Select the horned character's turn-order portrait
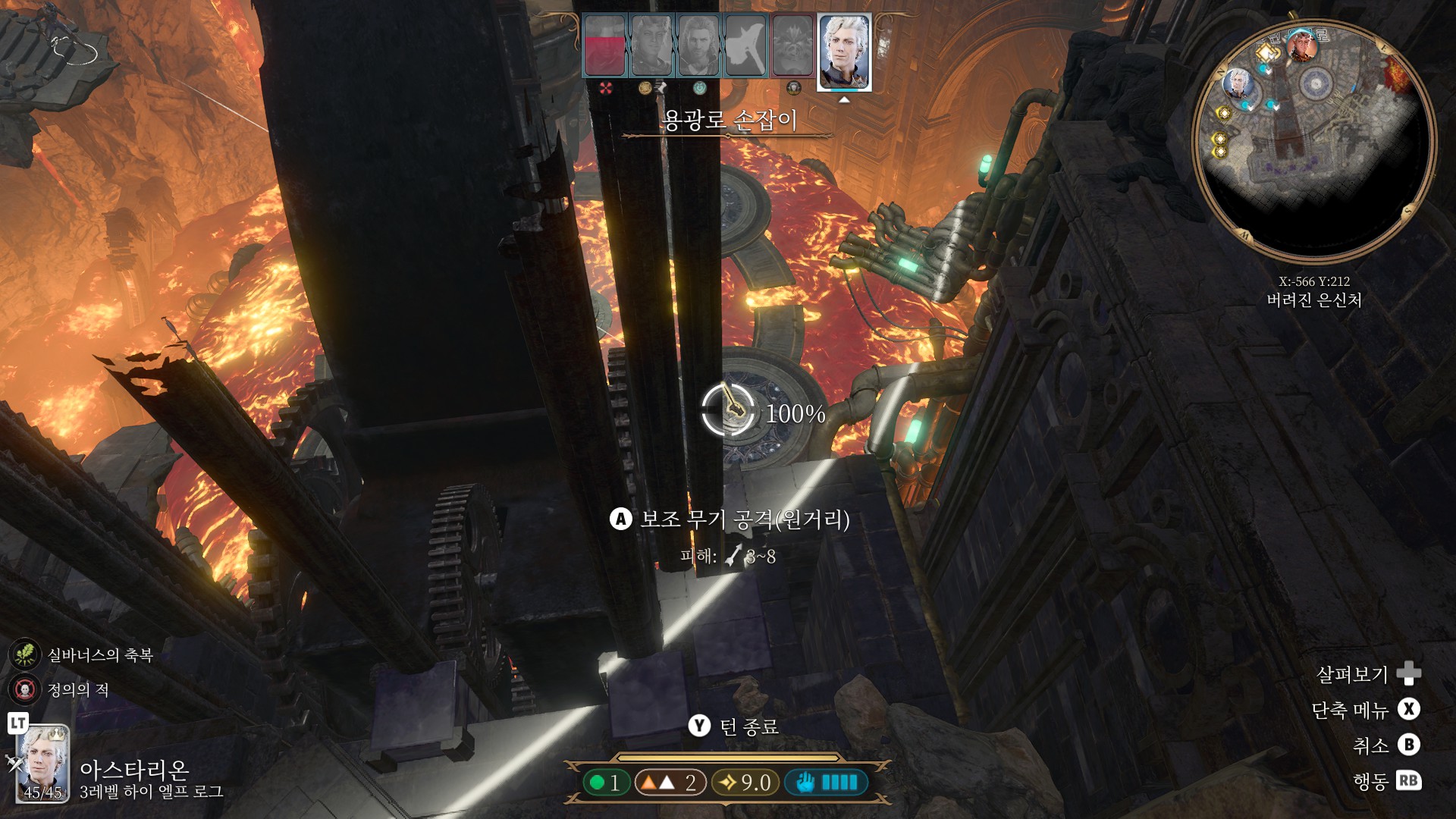Viewport: 1456px width, 819px height. [x=651, y=47]
